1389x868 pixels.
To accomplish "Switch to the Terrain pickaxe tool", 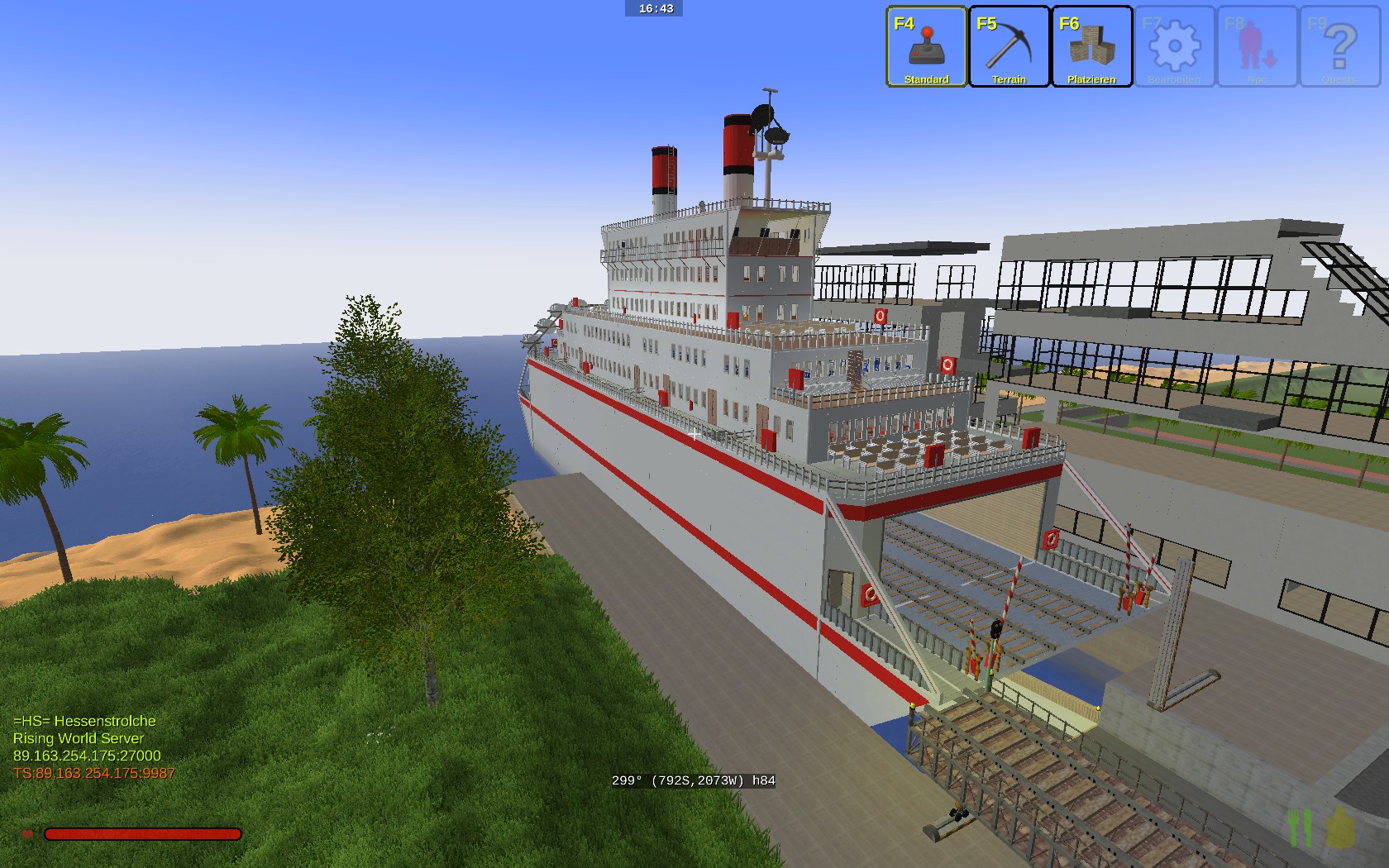I will pyautogui.click(x=1009, y=46).
